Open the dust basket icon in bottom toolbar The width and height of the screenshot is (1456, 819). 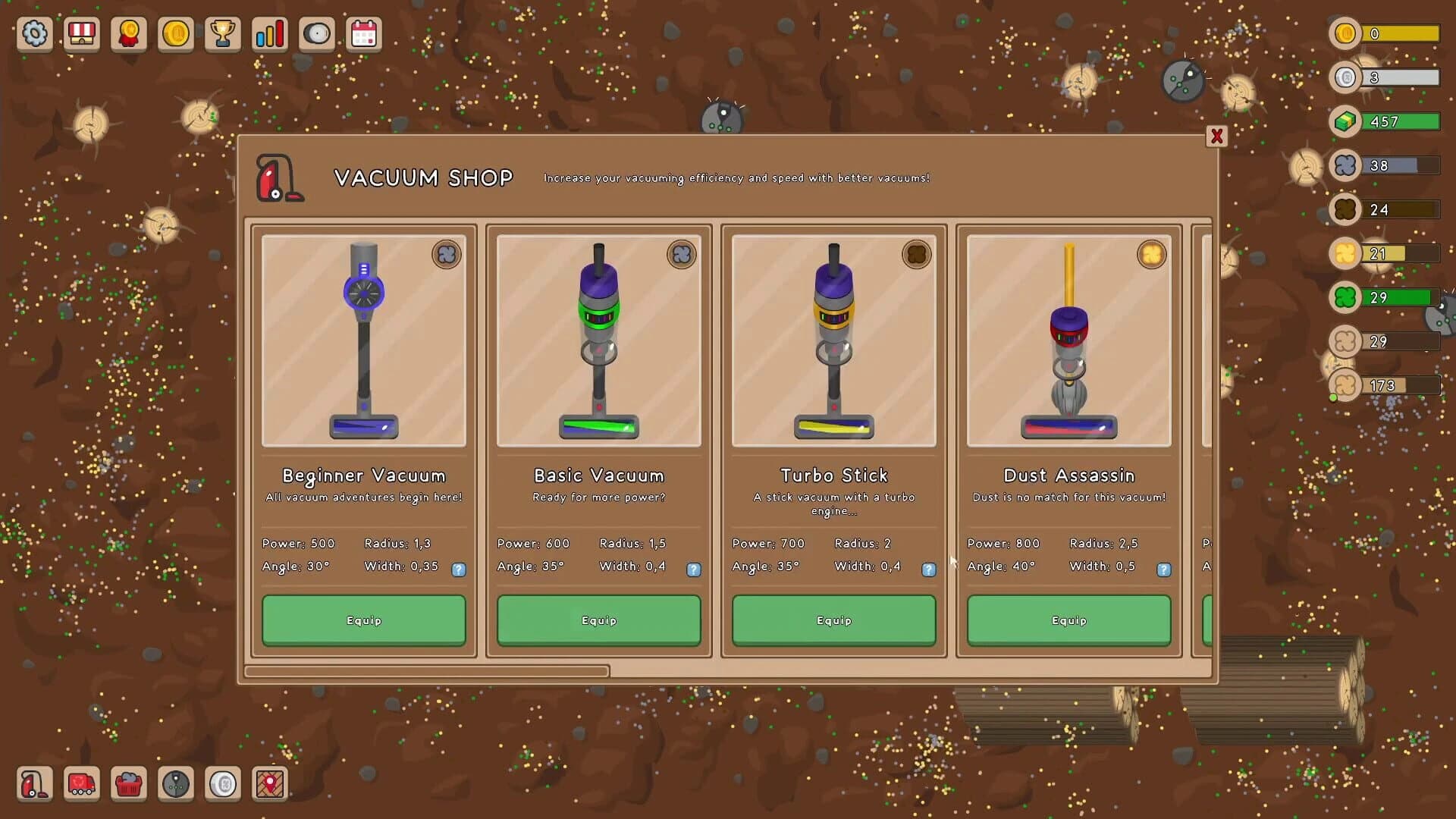[129, 785]
